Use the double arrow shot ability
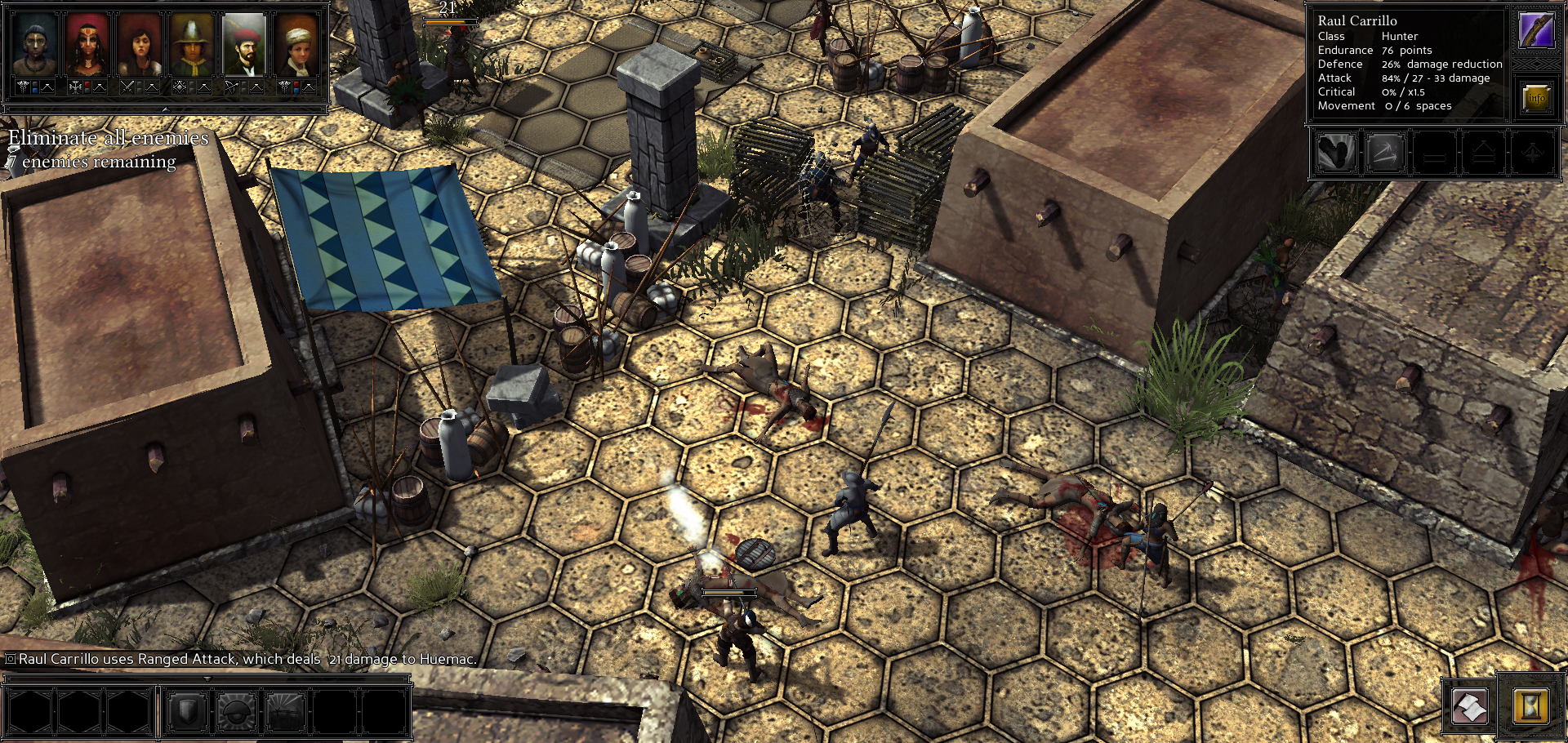 (x=1385, y=153)
